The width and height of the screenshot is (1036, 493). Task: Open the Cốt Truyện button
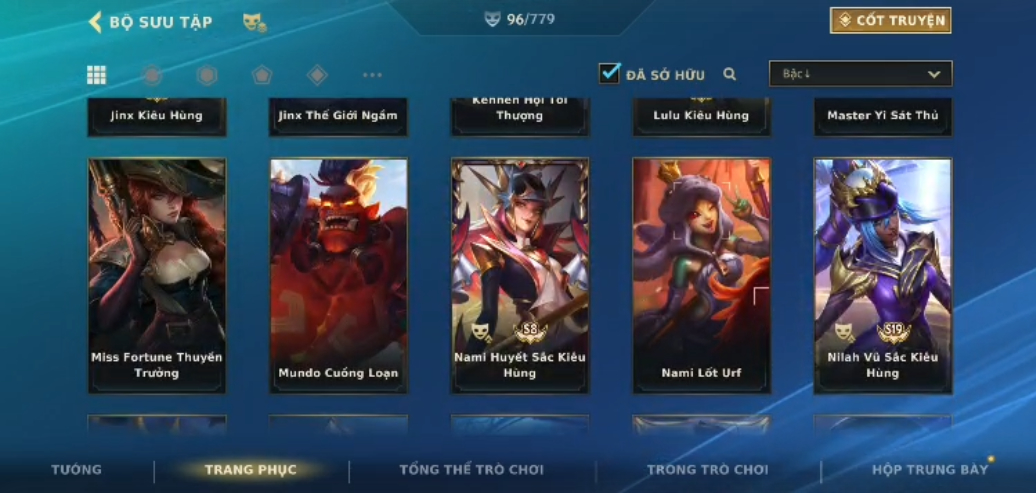point(890,20)
